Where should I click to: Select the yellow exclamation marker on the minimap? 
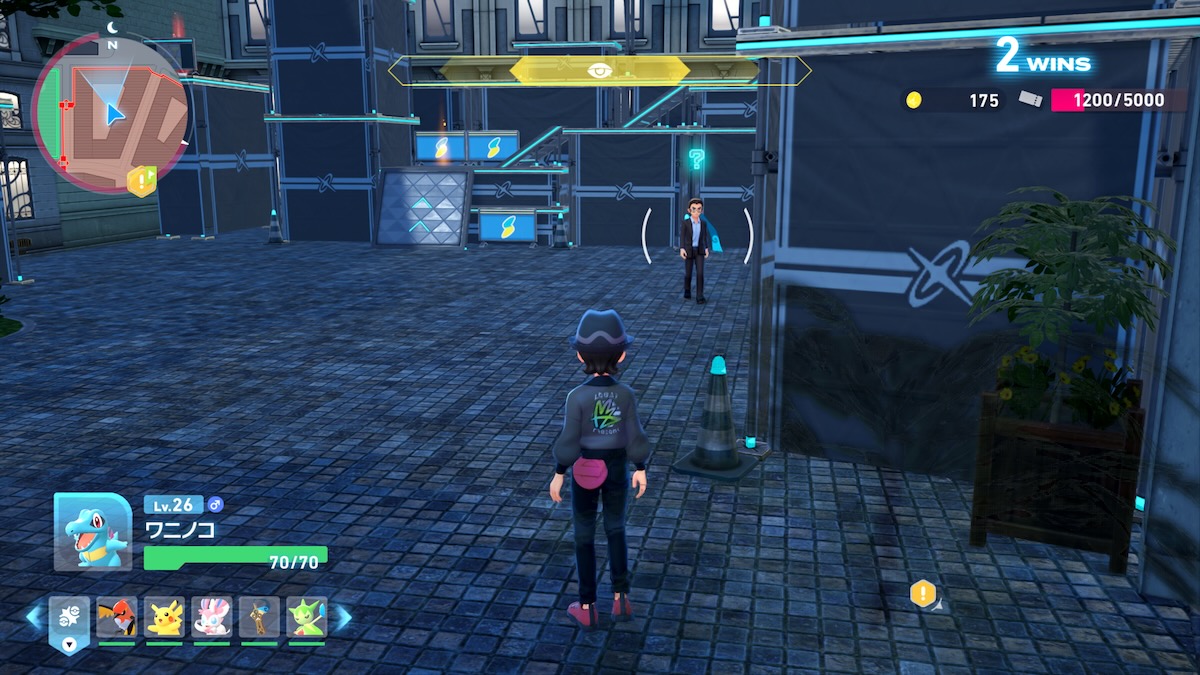141,181
